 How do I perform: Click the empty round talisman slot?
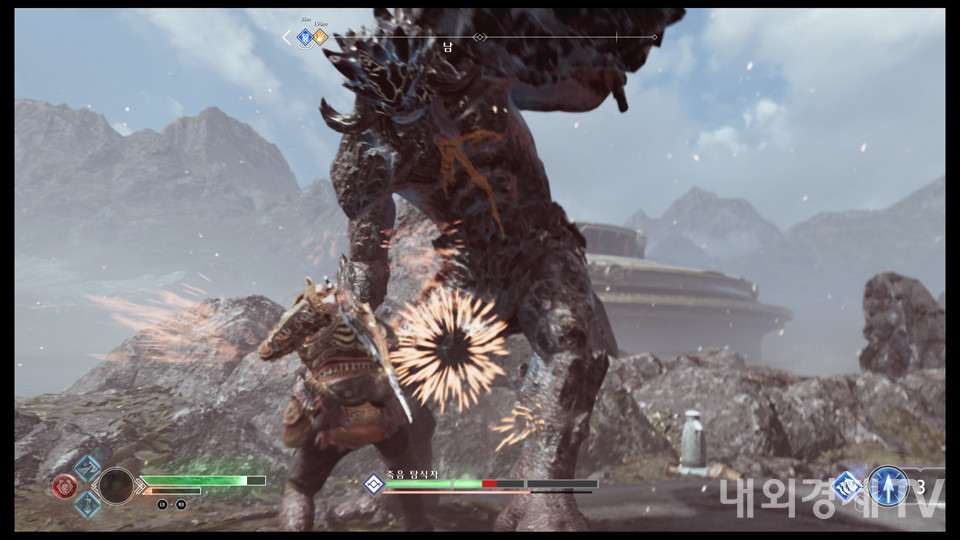pyautogui.click(x=116, y=486)
